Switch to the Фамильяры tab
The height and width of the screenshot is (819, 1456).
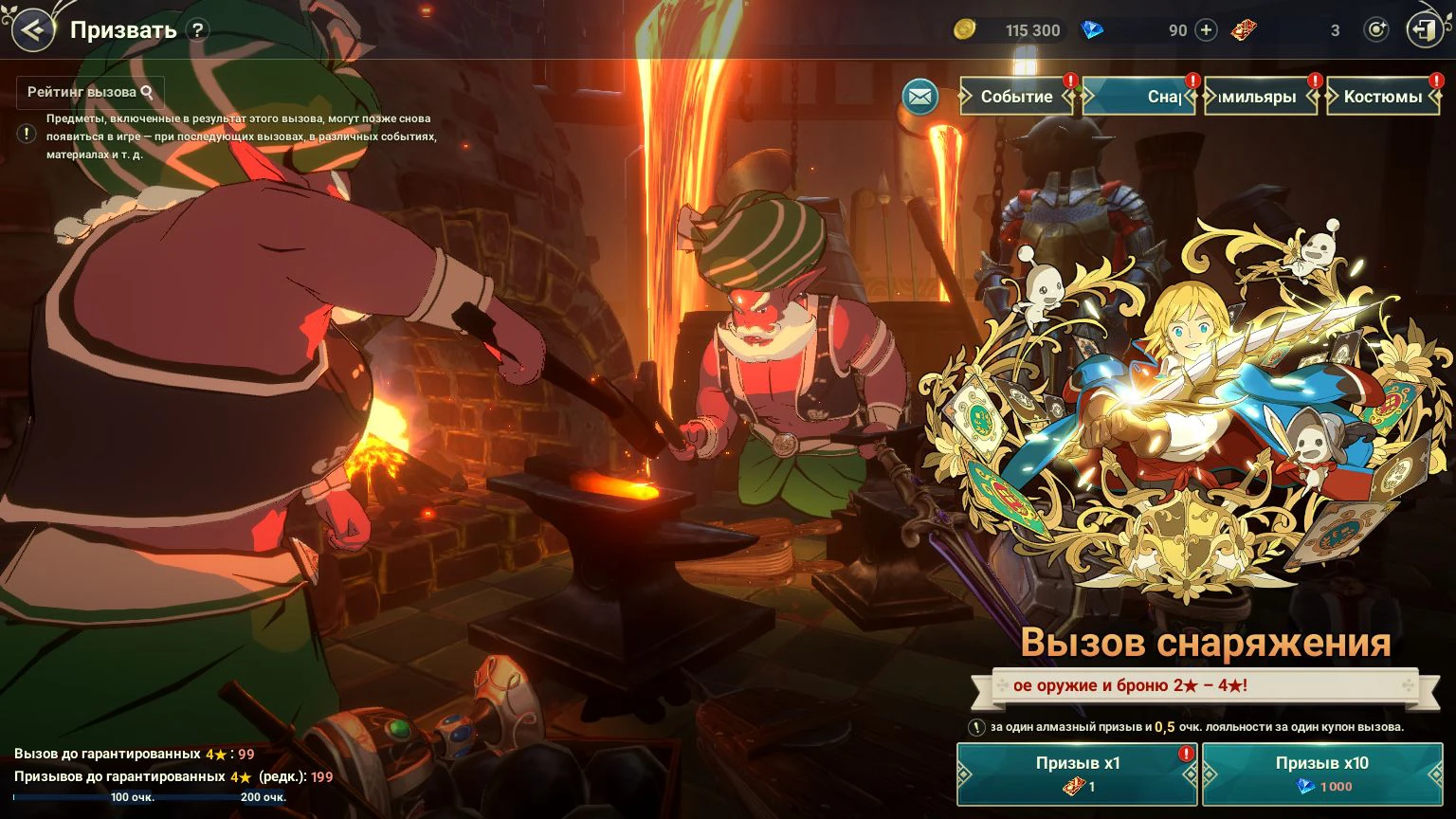click(x=1261, y=97)
